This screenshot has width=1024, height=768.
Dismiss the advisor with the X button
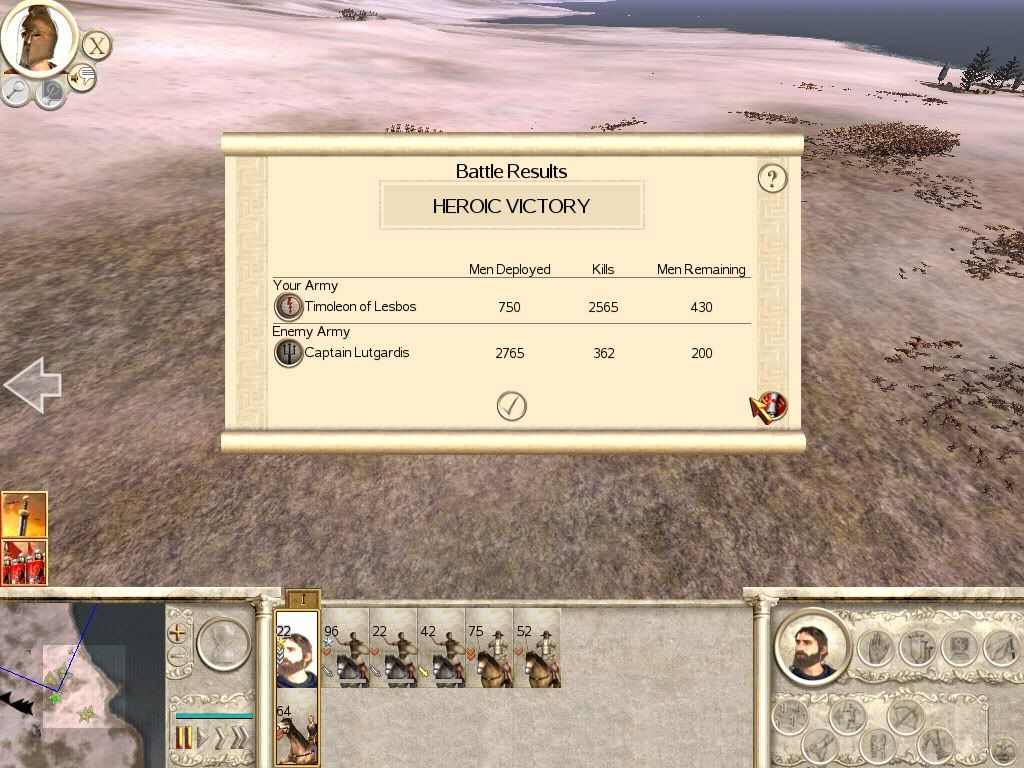[x=96, y=45]
